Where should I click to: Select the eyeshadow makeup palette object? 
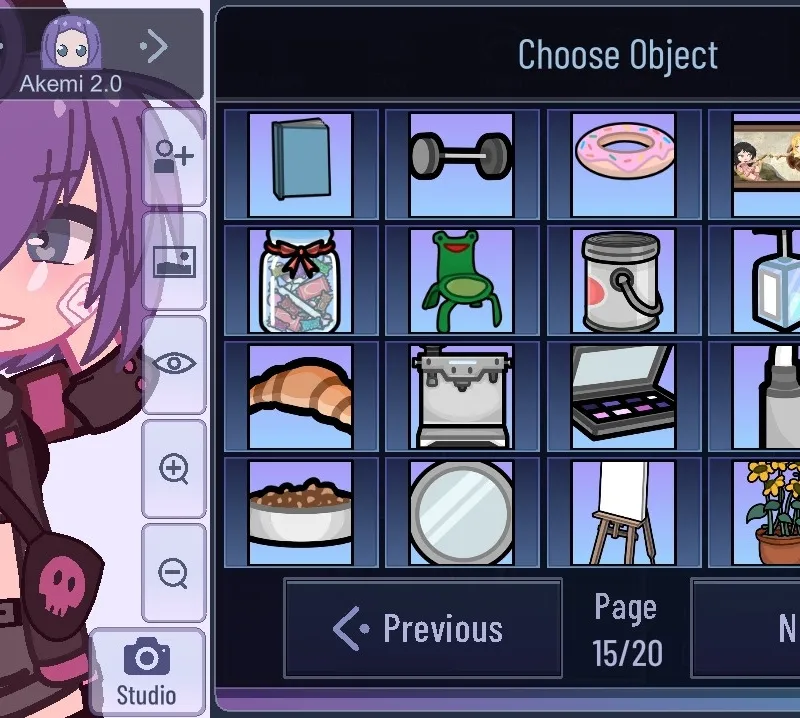[x=623, y=396]
